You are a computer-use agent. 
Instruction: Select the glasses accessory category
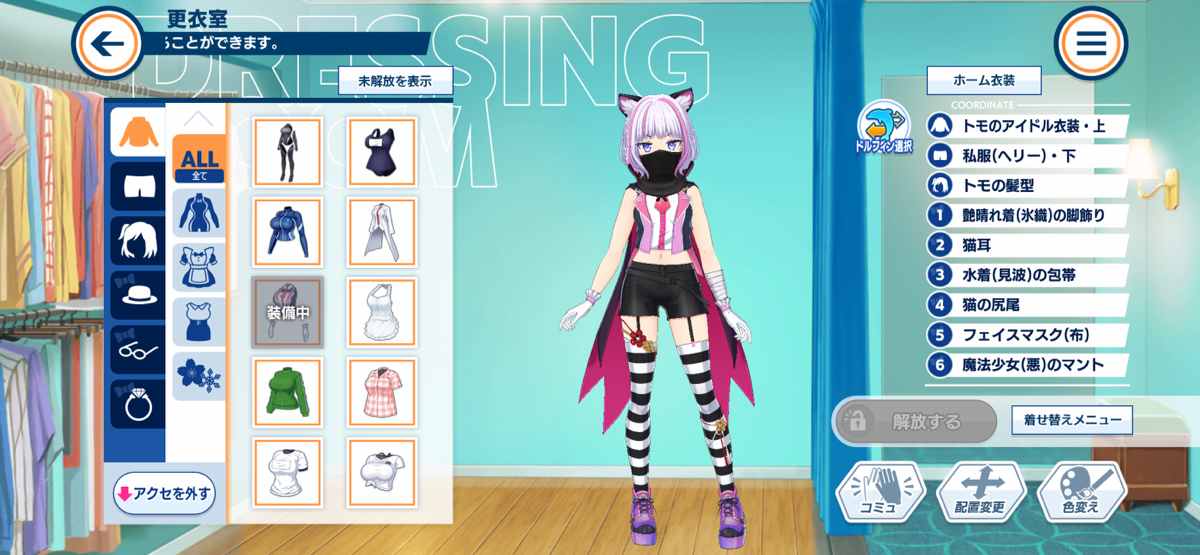[137, 349]
